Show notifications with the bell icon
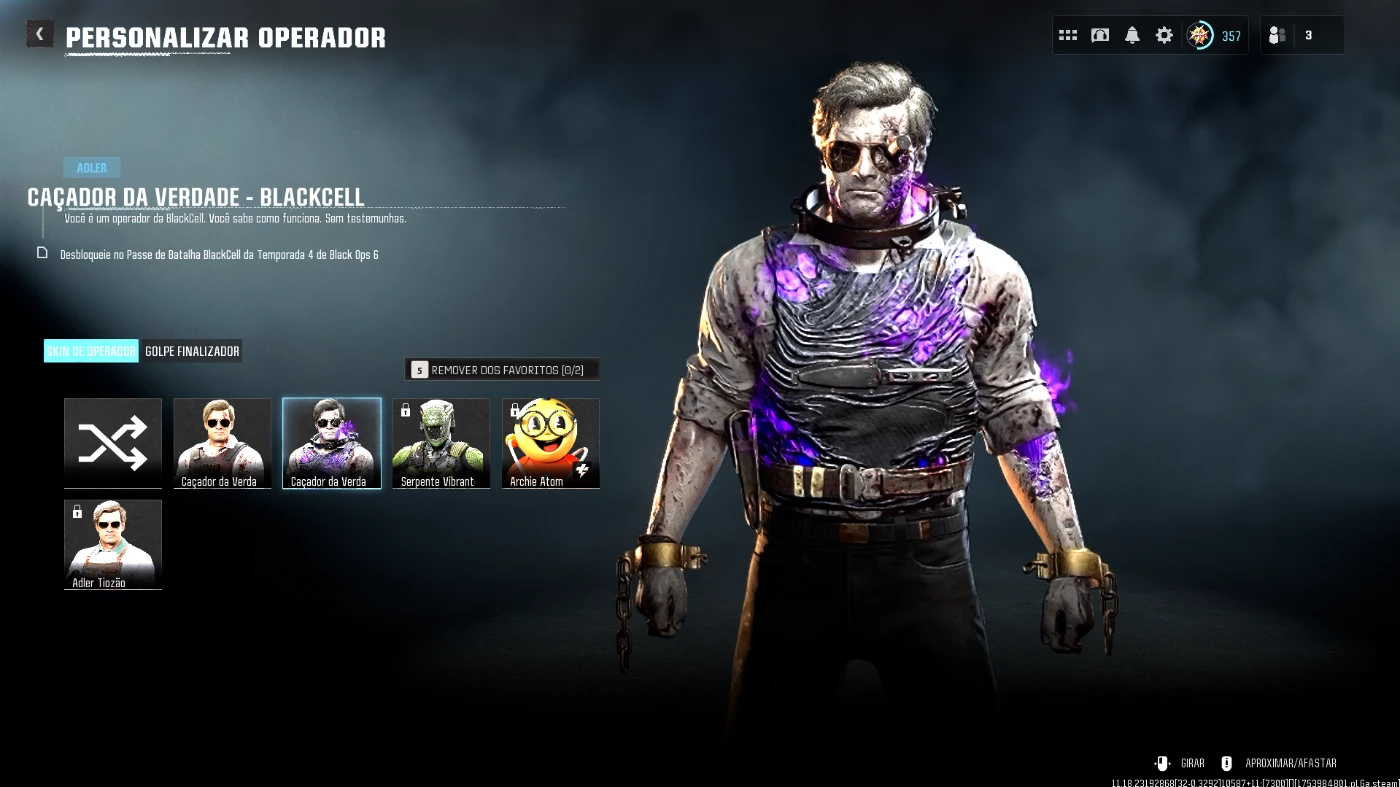The height and width of the screenshot is (787, 1400). coord(1132,36)
